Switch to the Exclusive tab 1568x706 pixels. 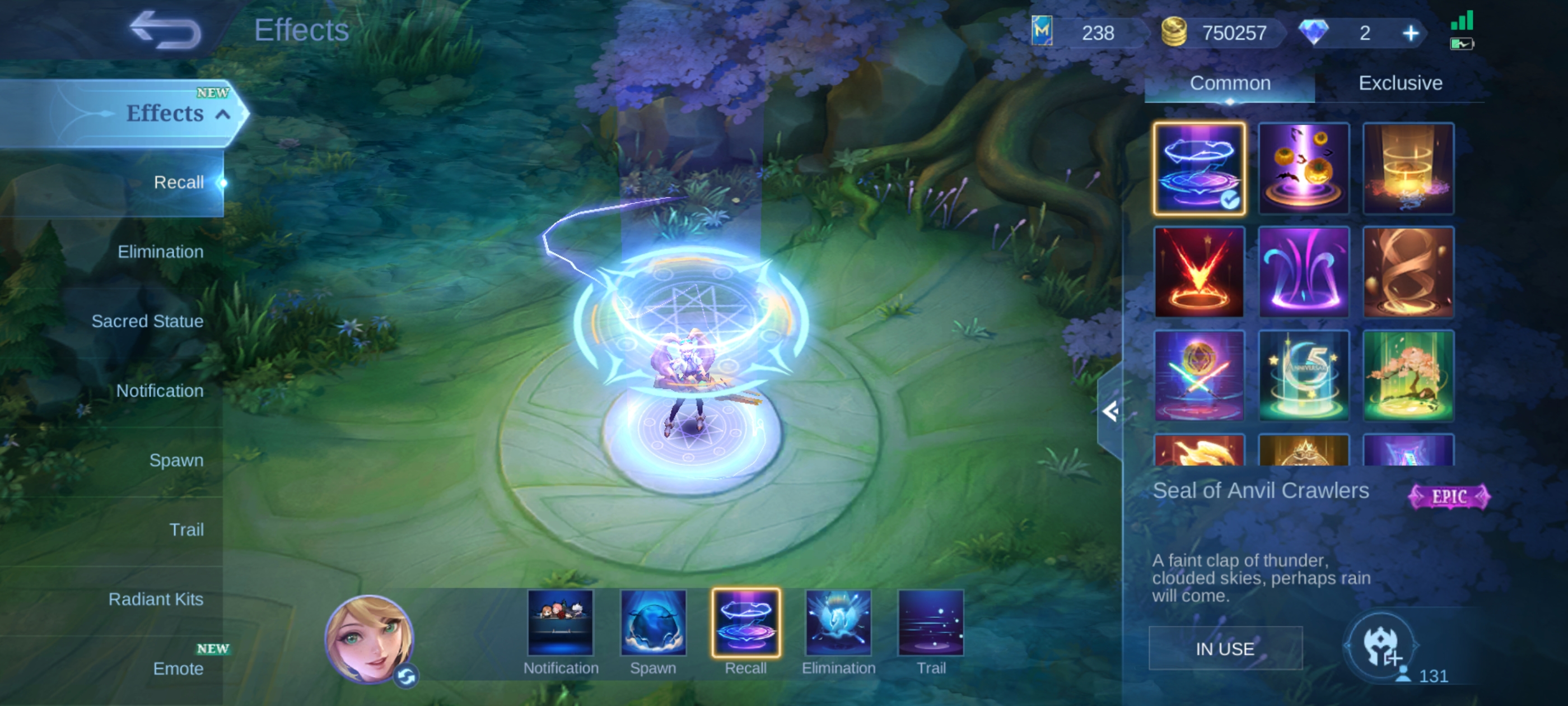tap(1400, 83)
